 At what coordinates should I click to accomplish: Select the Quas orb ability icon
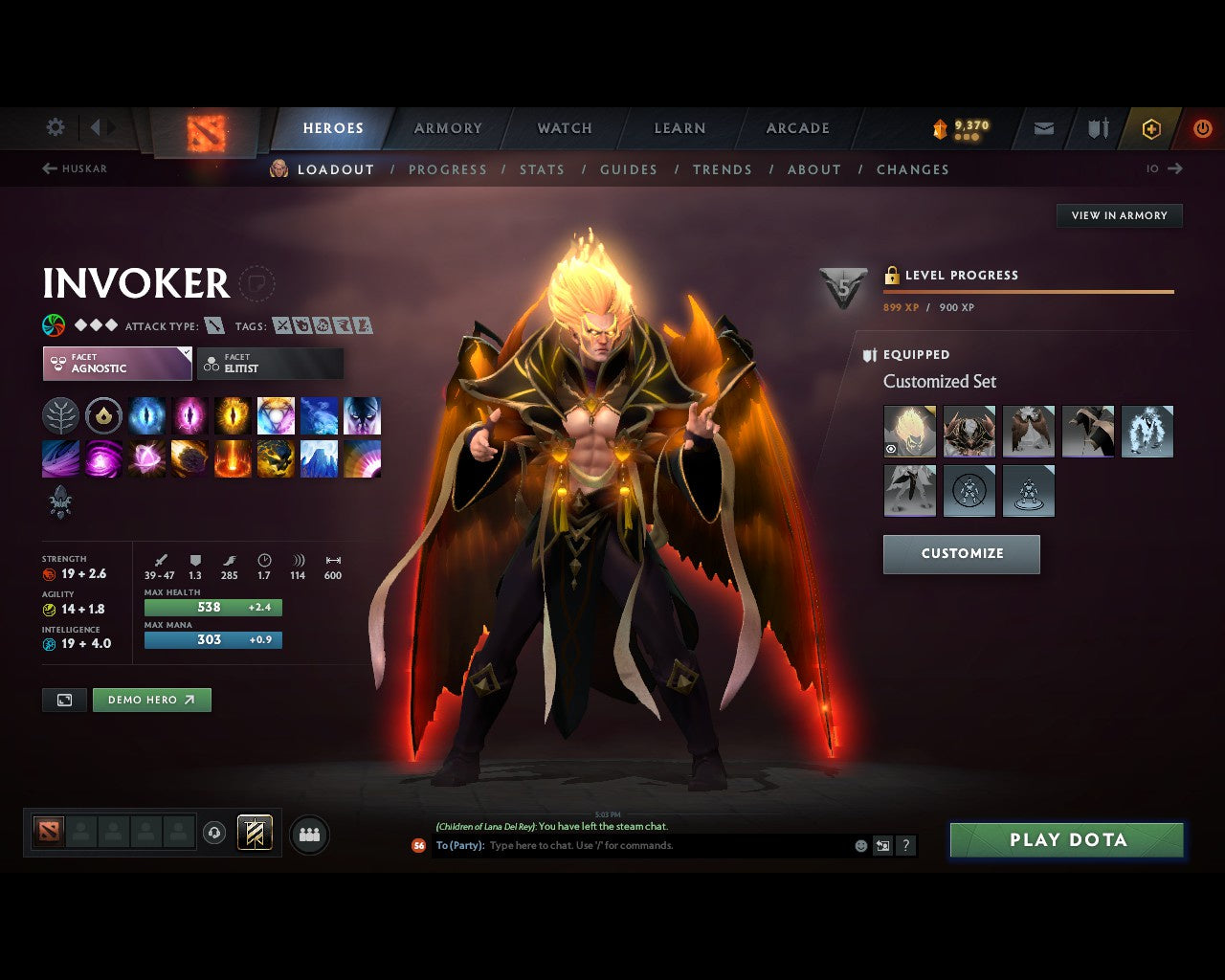(x=146, y=415)
